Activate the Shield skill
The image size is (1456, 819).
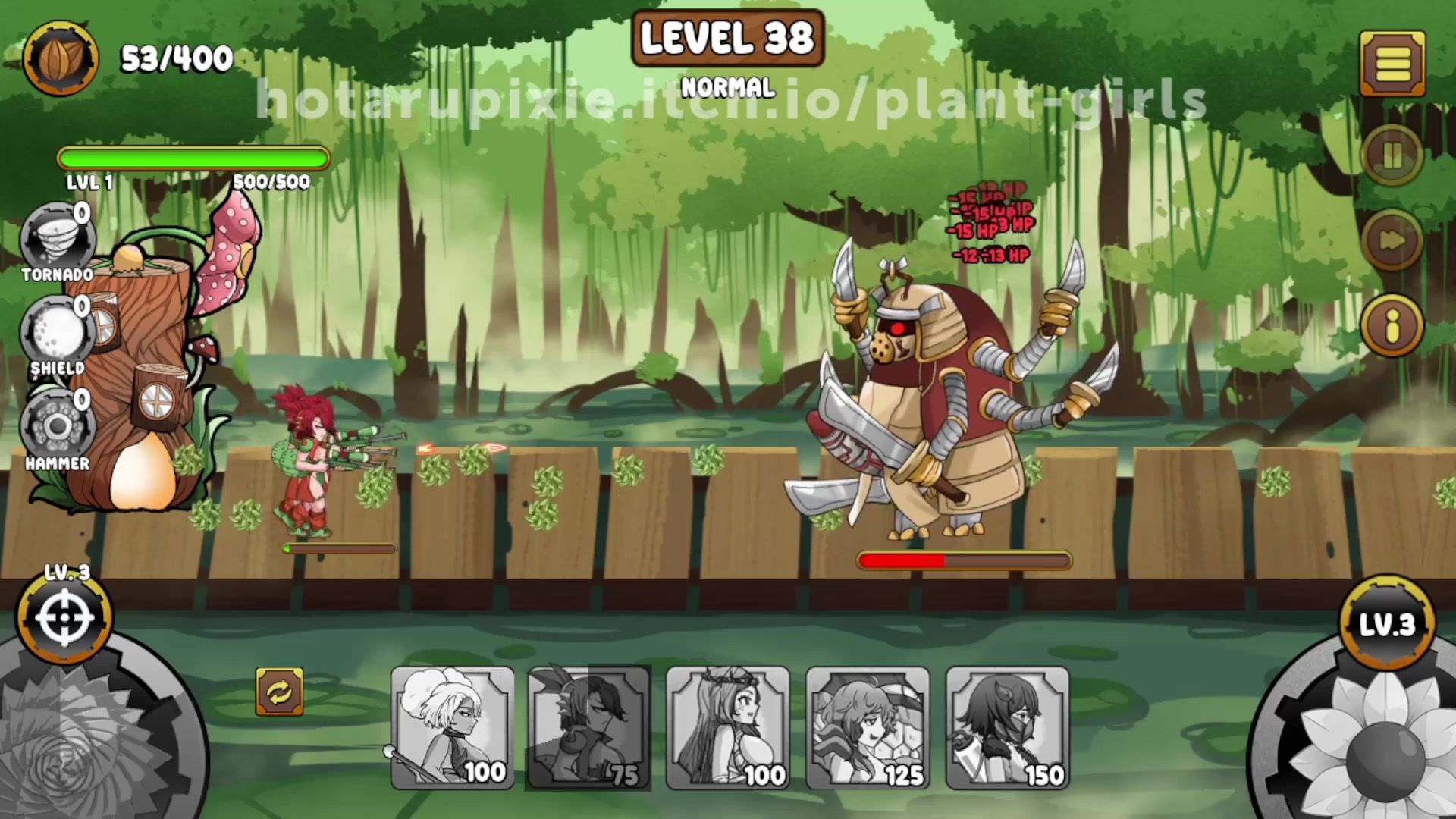[x=57, y=334]
